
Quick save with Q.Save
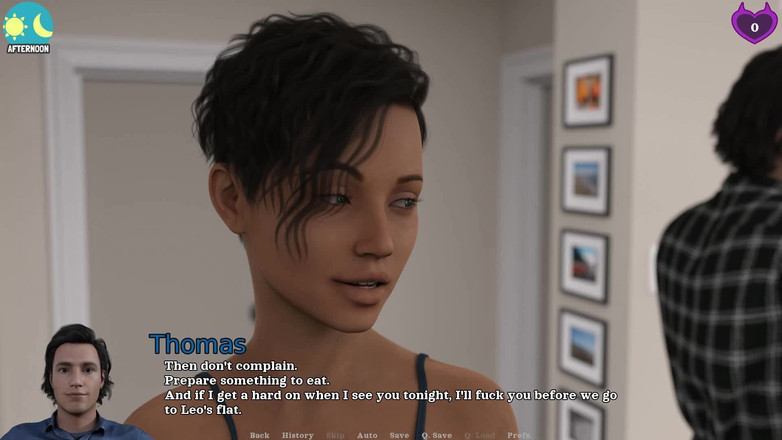(436, 435)
